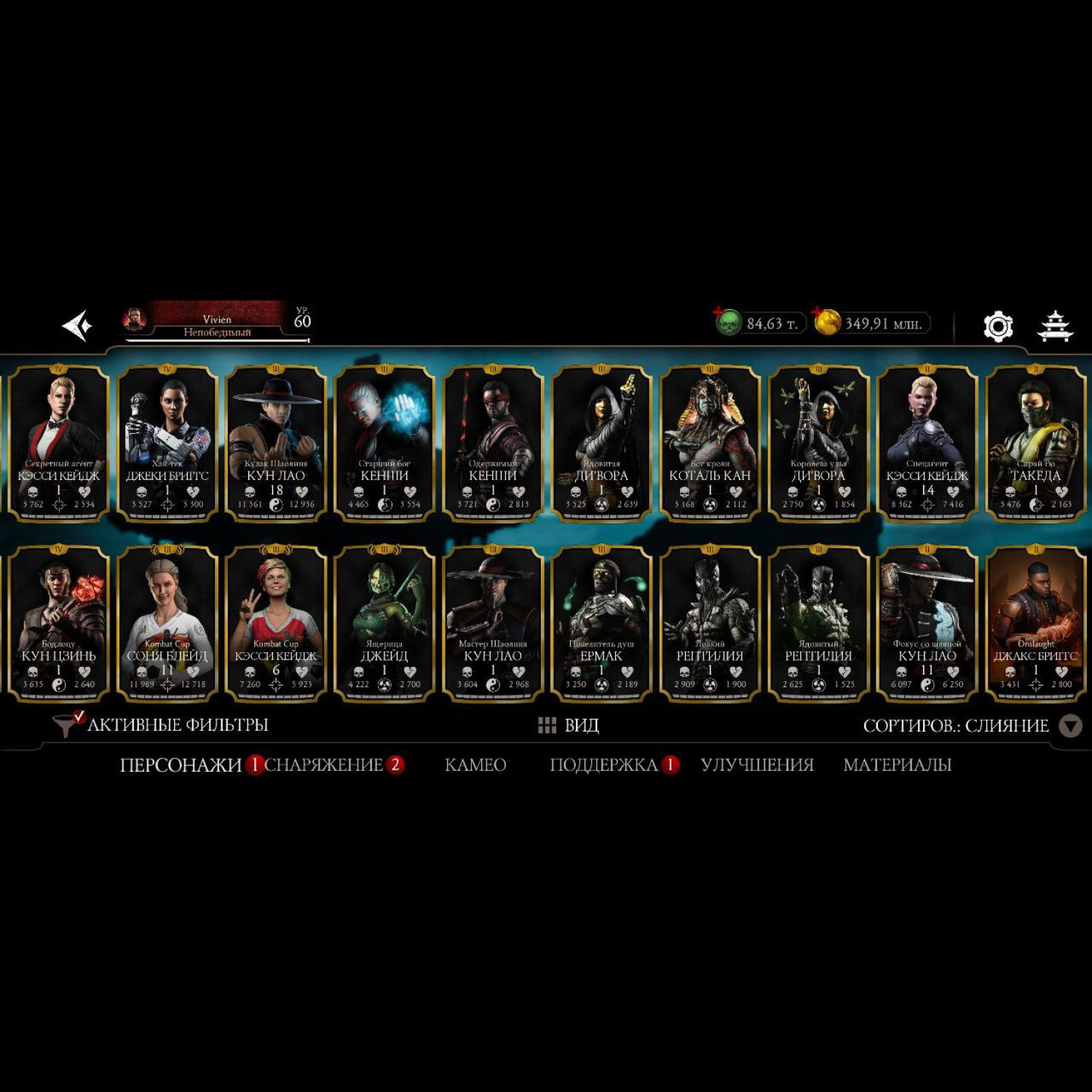The image size is (1092, 1092).
Task: Switch to the СНАРЯЖЕНИЕ tab
Action: 324,765
